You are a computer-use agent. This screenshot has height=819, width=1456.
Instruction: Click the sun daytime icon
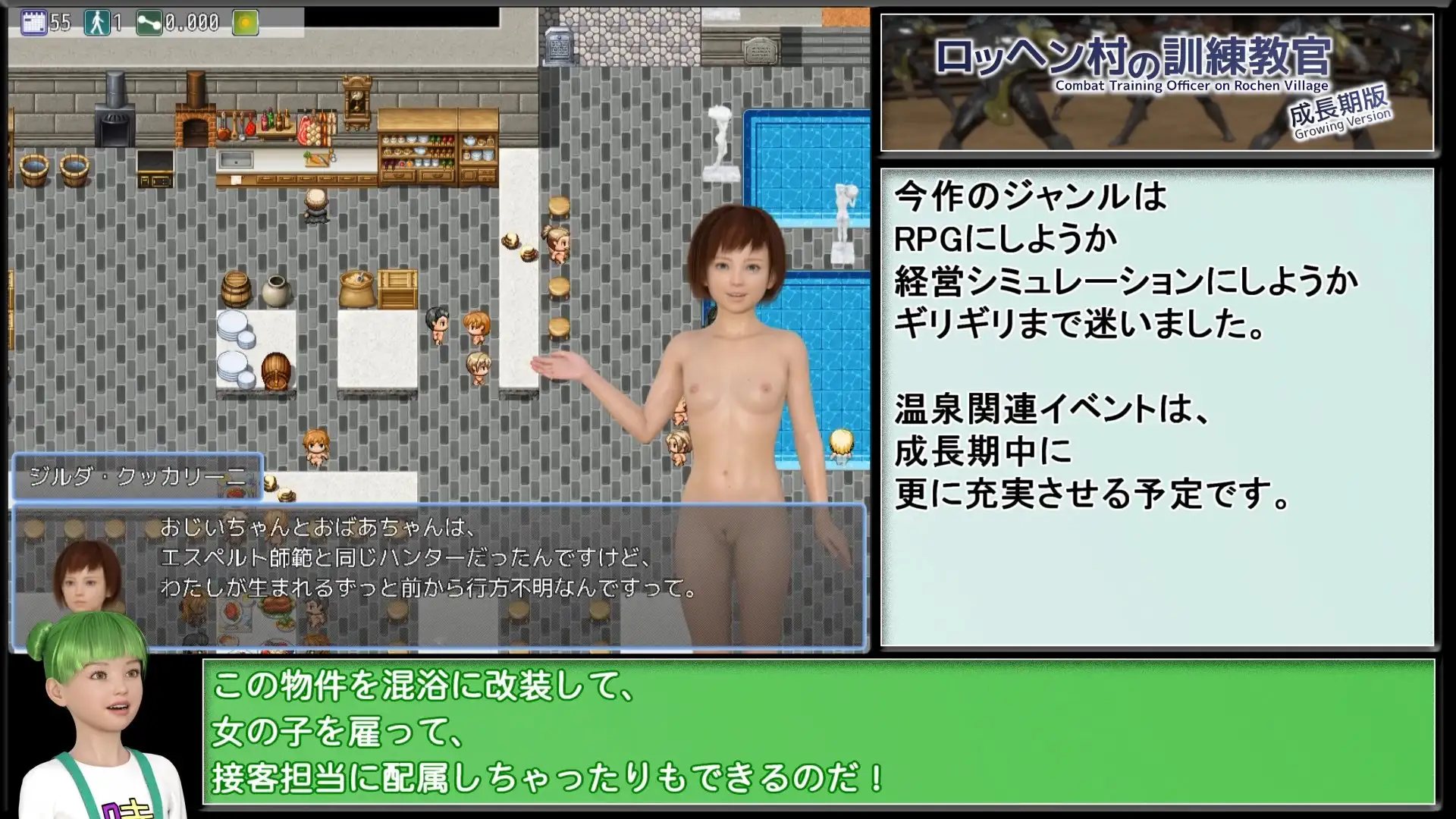(x=245, y=23)
